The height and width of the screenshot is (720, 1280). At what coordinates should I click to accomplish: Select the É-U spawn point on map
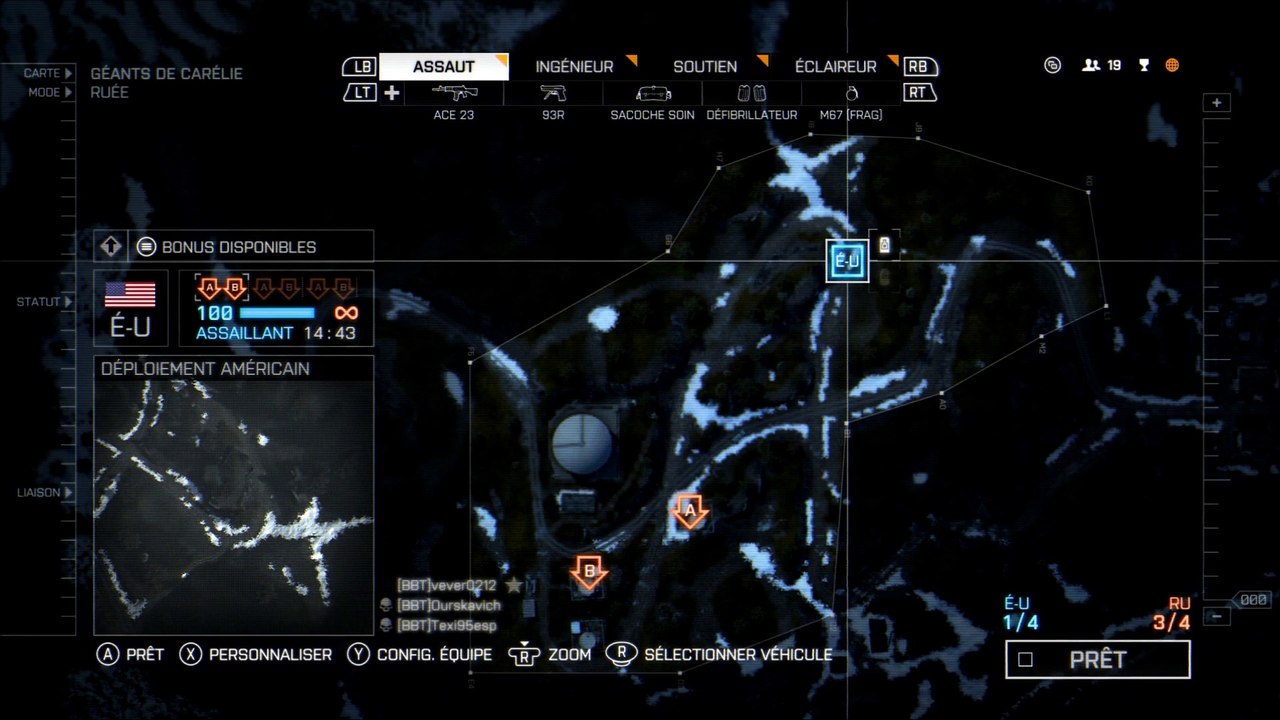click(x=847, y=262)
